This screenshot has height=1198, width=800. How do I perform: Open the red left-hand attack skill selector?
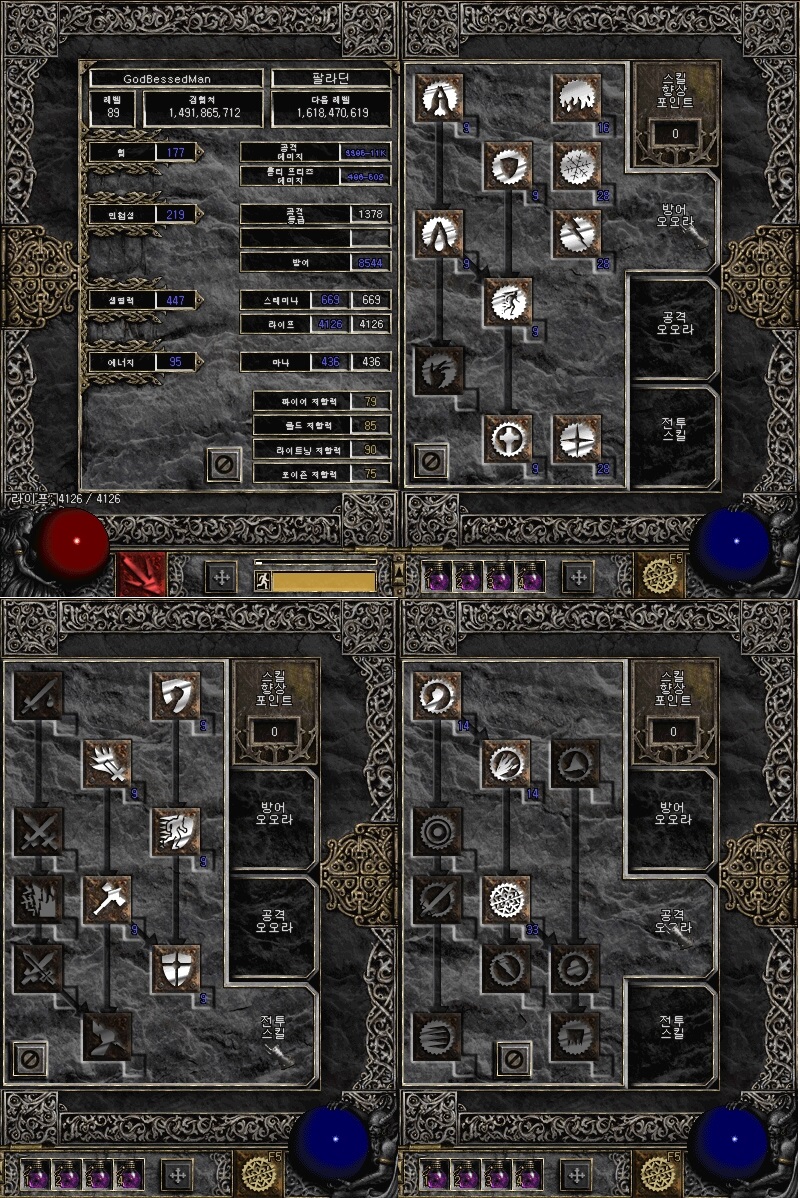tap(140, 576)
